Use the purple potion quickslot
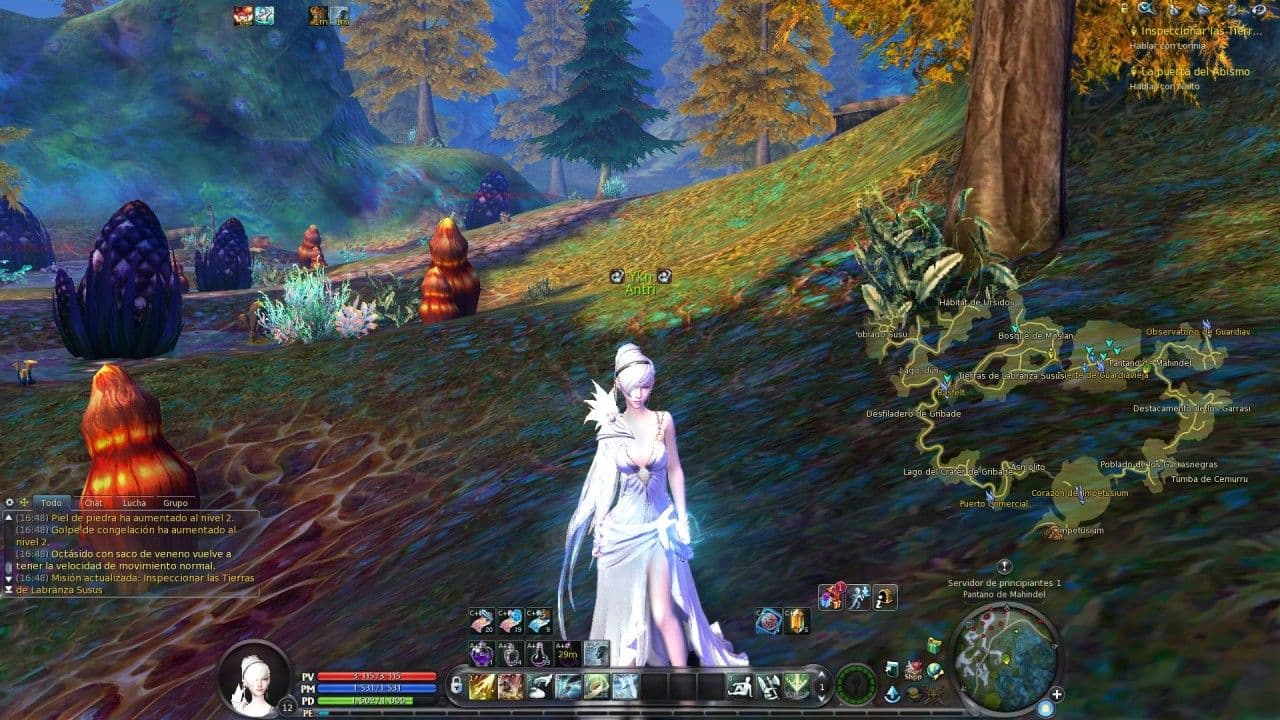Screen dimensions: 1280x720 coord(482,654)
